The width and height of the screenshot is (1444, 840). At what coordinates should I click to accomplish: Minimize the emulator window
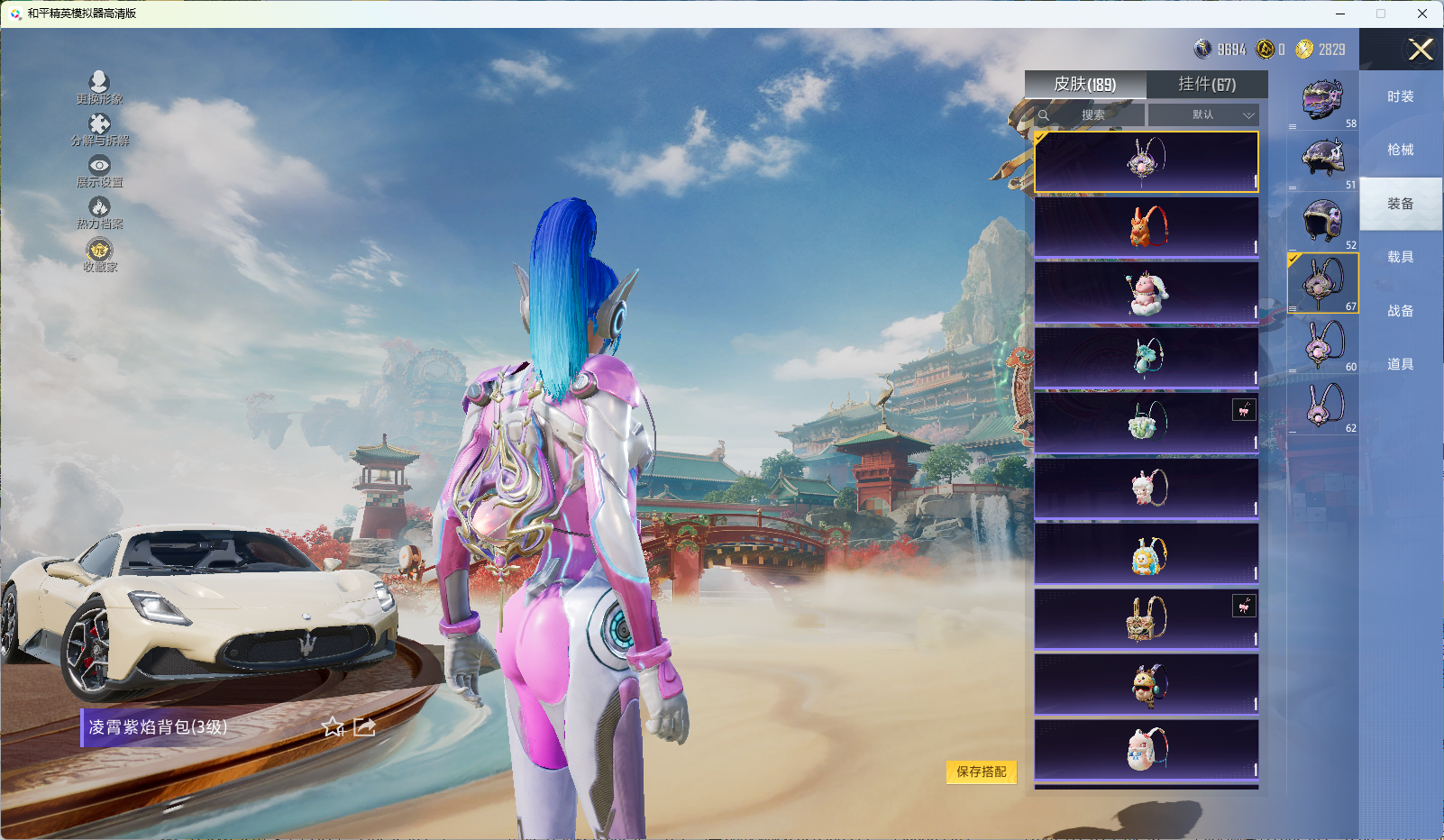[1340, 14]
